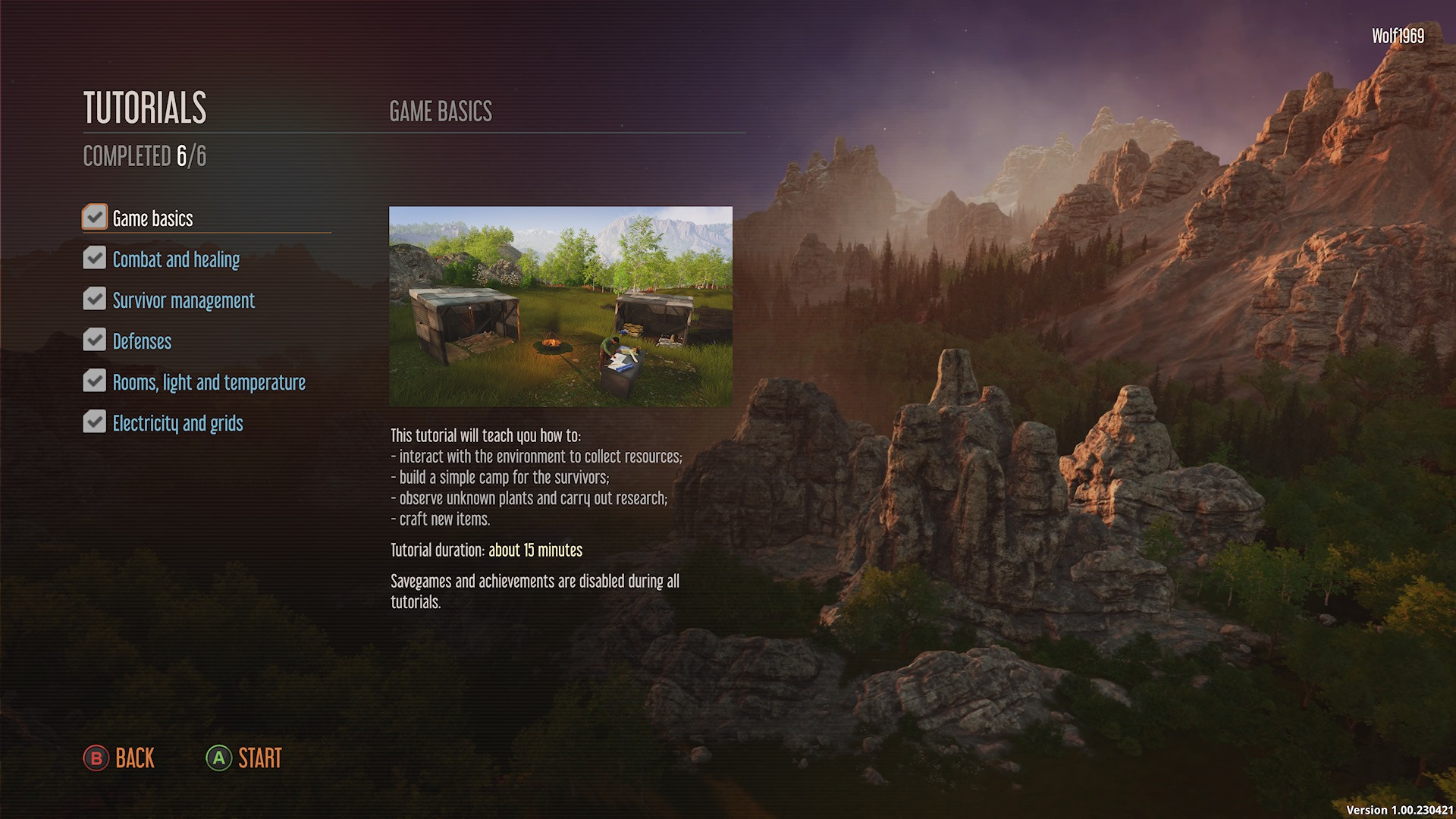The height and width of the screenshot is (819, 1456).
Task: Pick Rooms, light and temperature tutorial
Action: [x=209, y=382]
